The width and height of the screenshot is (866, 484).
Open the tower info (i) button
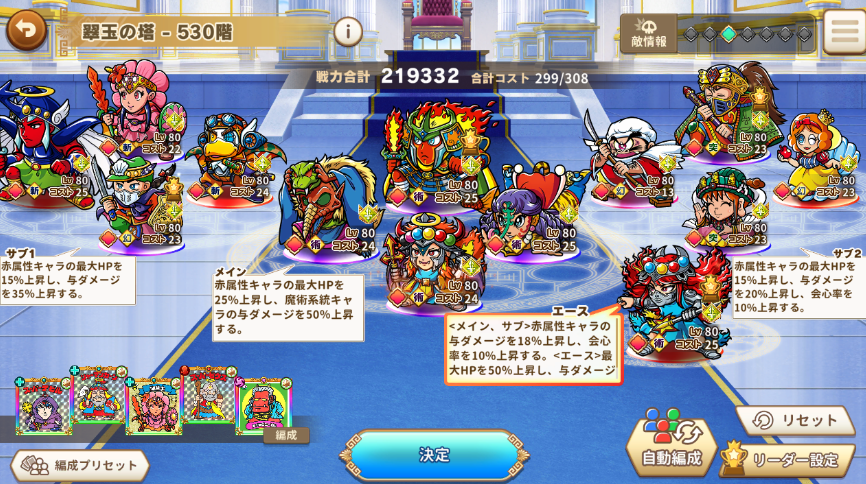(x=347, y=32)
